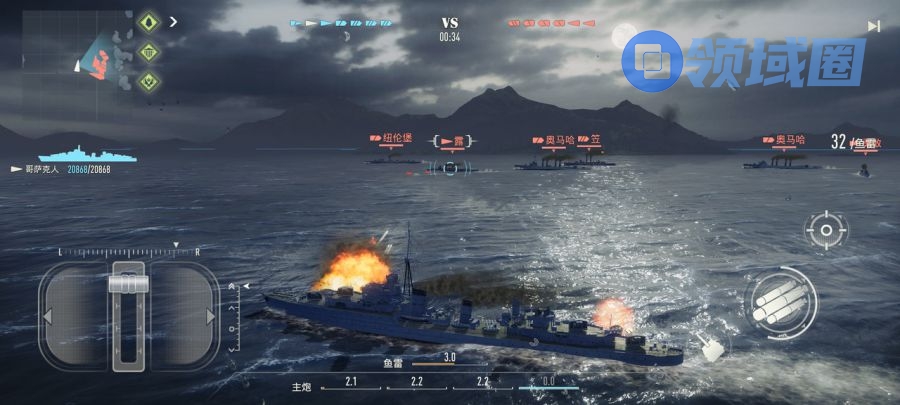The width and height of the screenshot is (900, 405).
Task: Tap the crosshair aim button
Action: [x=826, y=231]
